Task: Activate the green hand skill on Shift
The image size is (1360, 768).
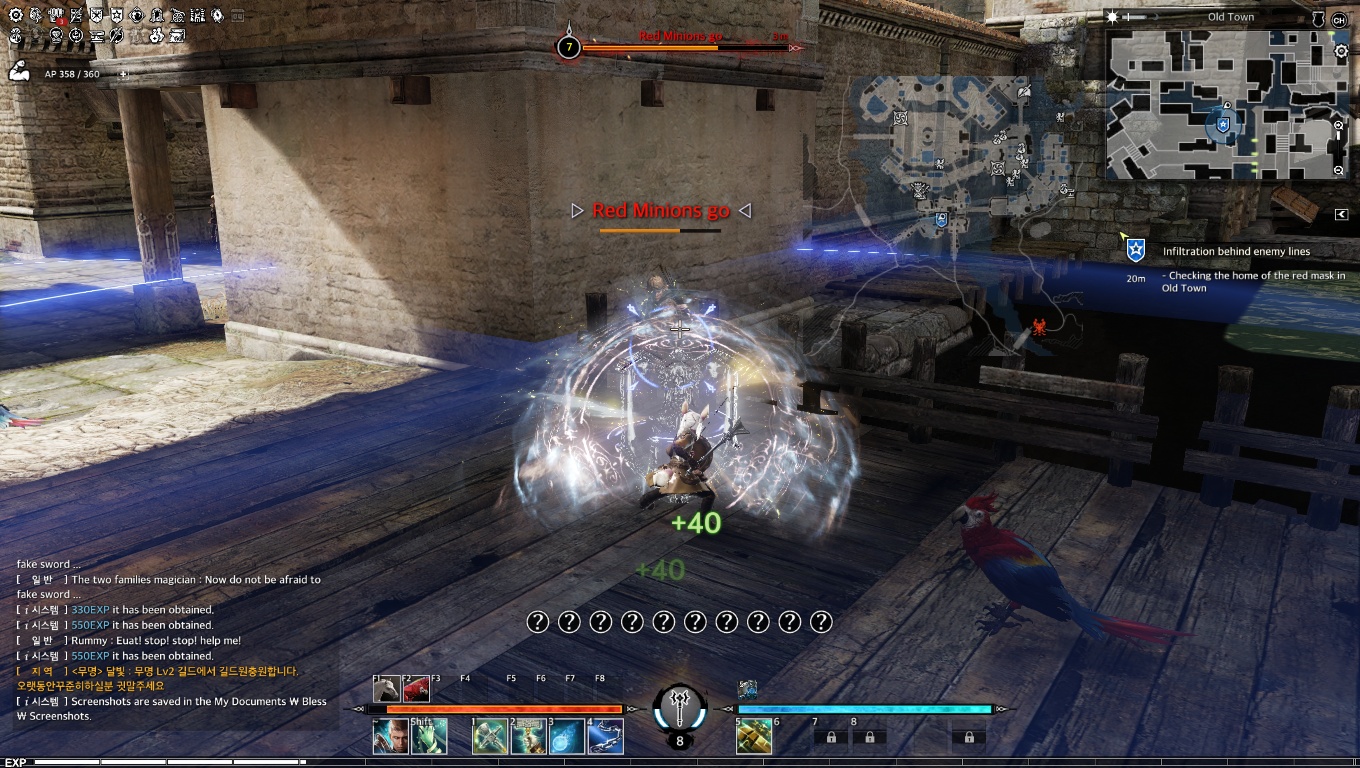Action: (428, 737)
